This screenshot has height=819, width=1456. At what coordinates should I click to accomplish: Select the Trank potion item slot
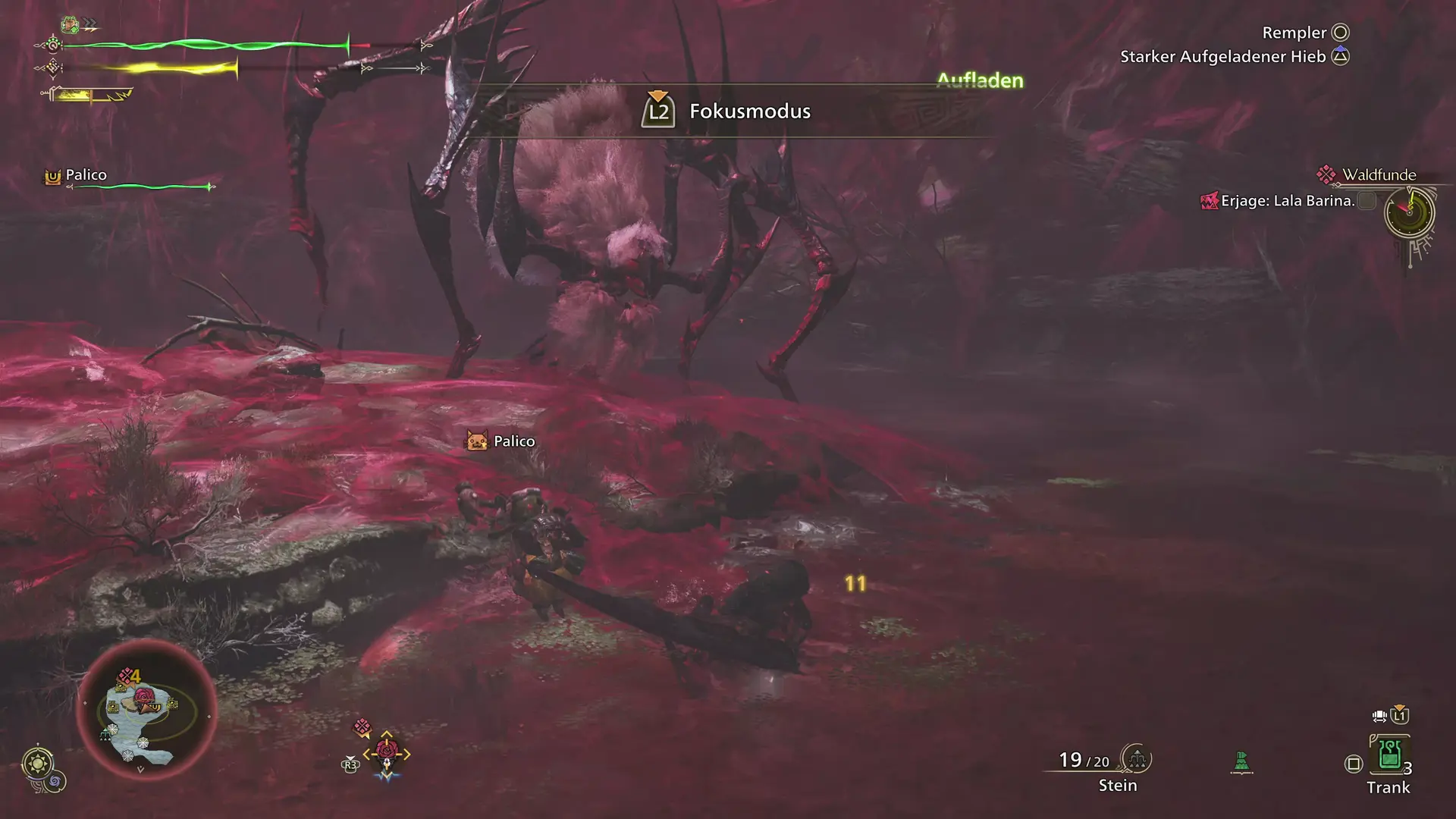coord(1389,755)
